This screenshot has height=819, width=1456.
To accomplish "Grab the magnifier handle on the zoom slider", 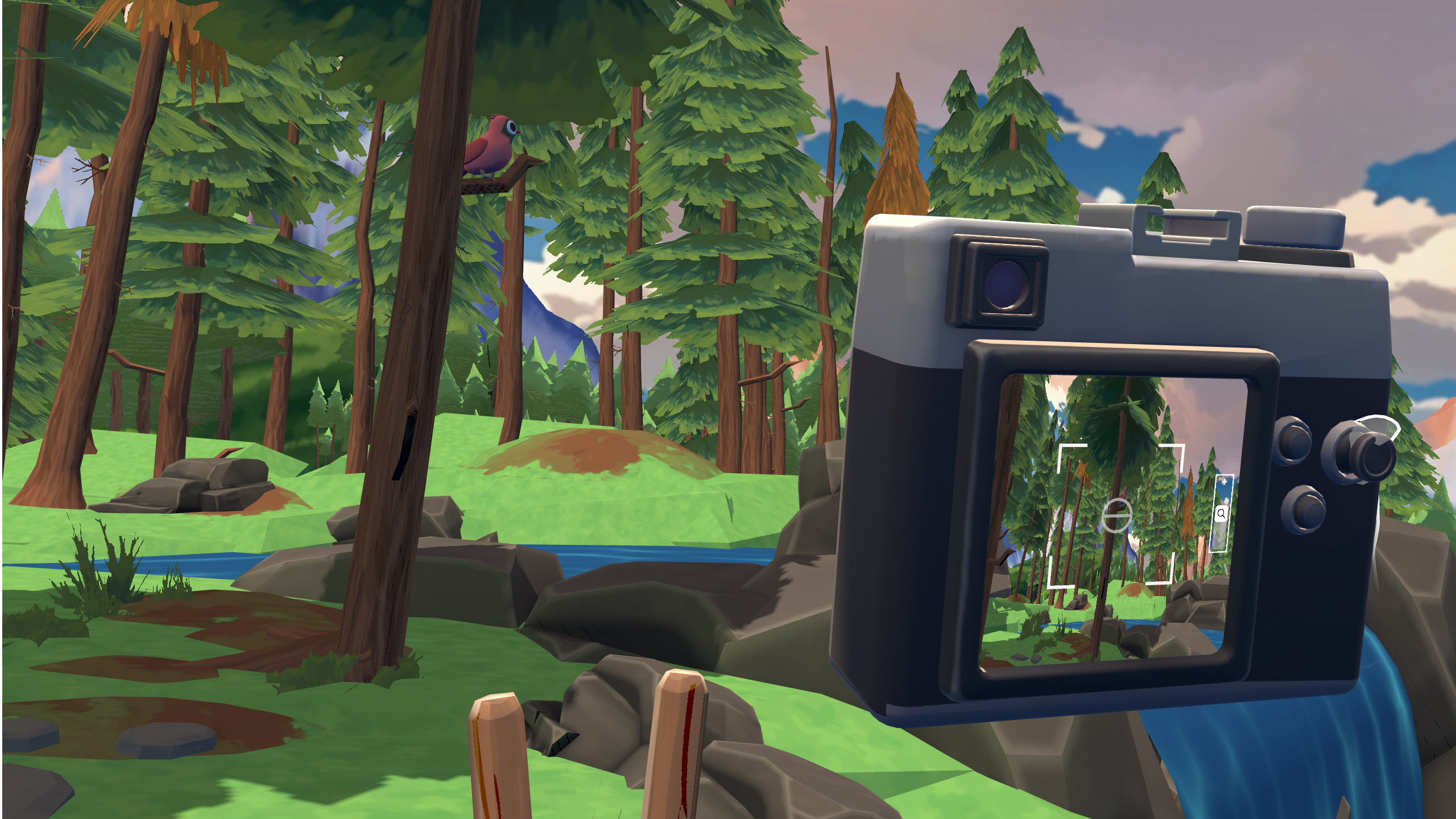I will [x=1221, y=514].
